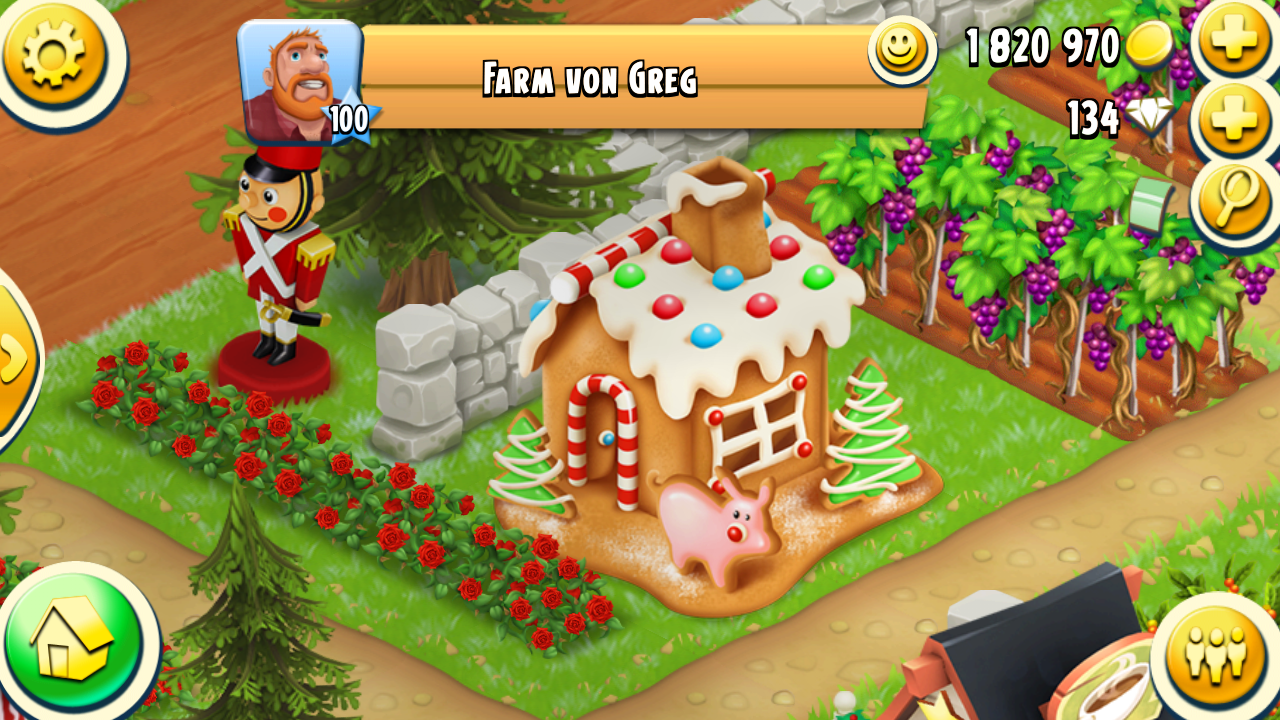The image size is (1280, 720).
Task: Open the gear settings button
Action: (x=54, y=50)
